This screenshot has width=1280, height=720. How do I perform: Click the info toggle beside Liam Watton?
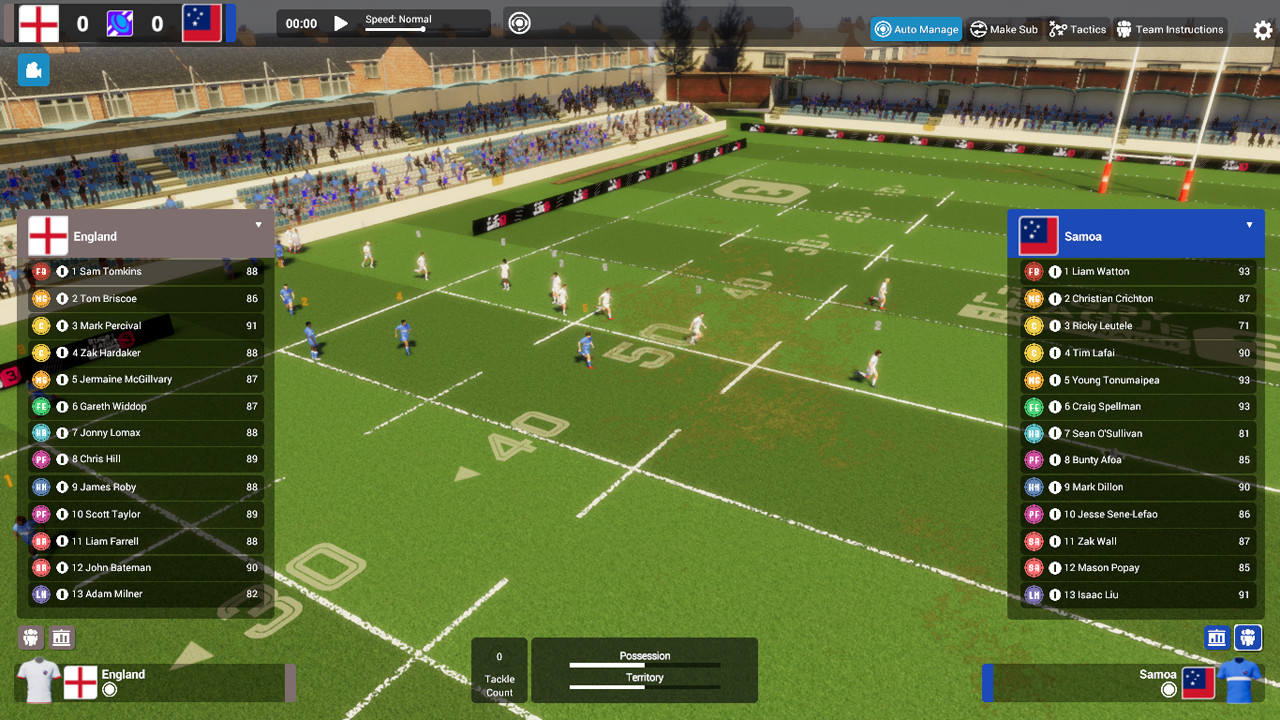(x=1053, y=271)
